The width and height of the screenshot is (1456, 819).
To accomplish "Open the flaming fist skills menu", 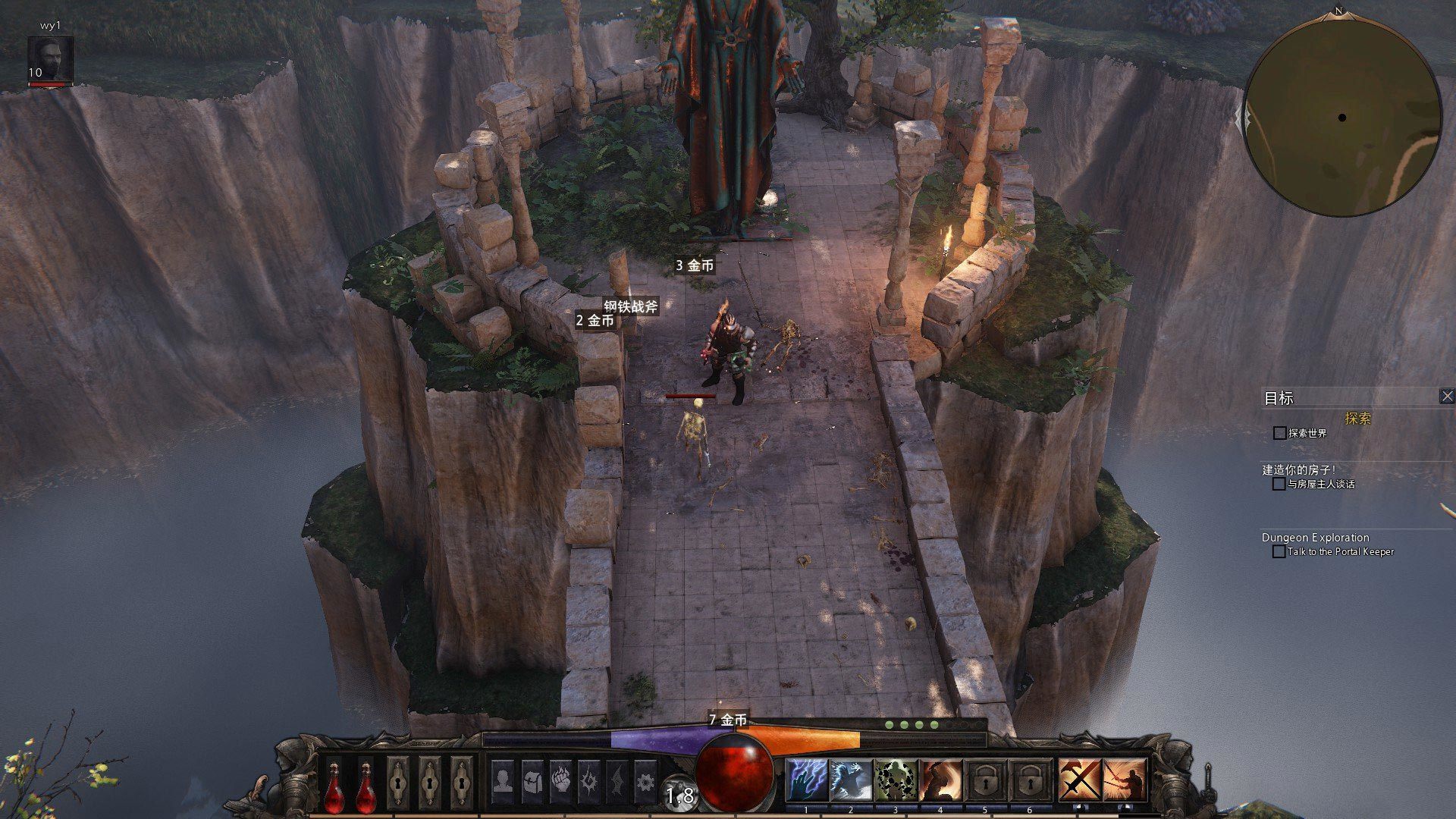I will point(560,780).
